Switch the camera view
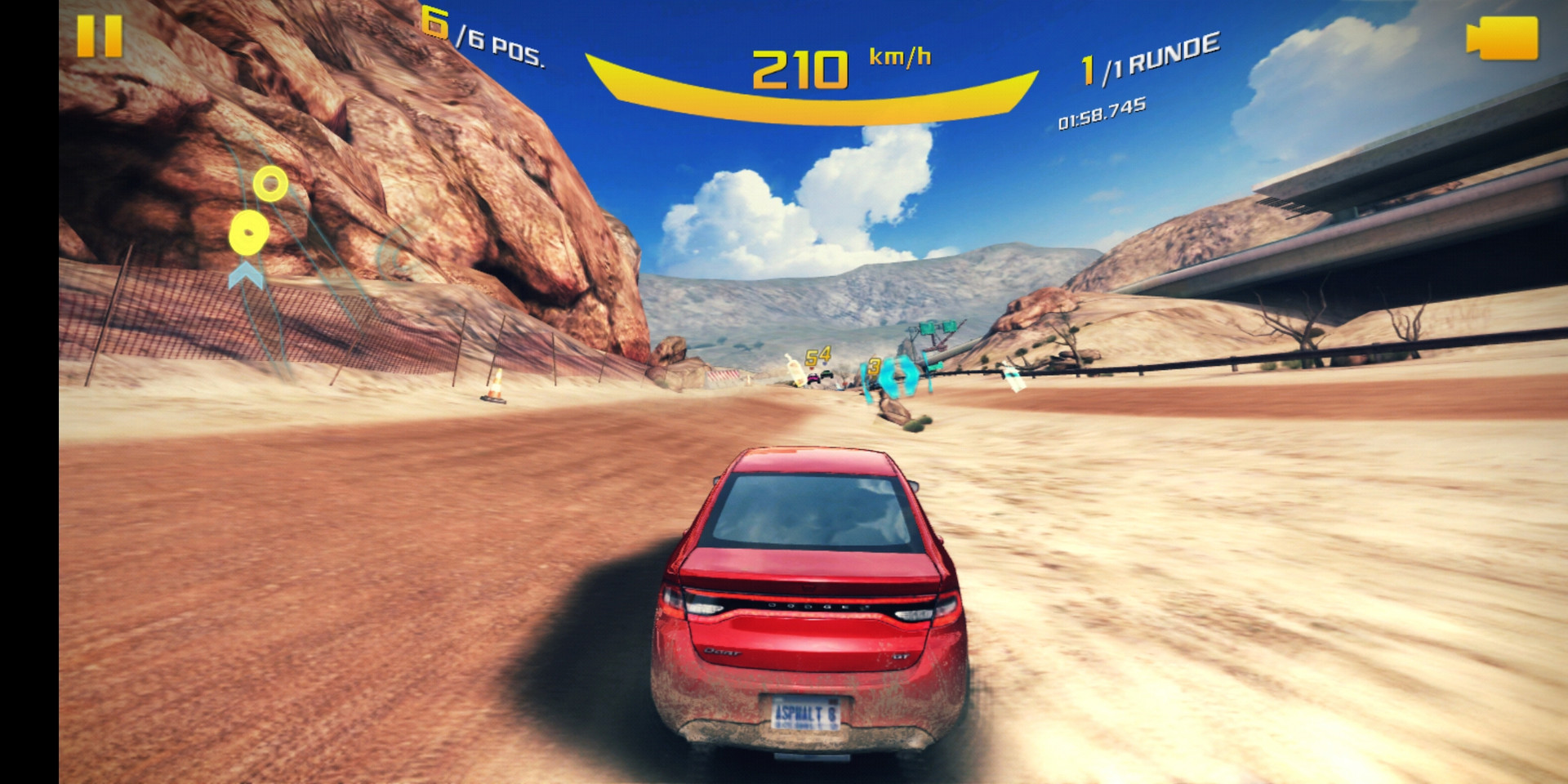The height and width of the screenshot is (784, 1568). pos(1502,39)
